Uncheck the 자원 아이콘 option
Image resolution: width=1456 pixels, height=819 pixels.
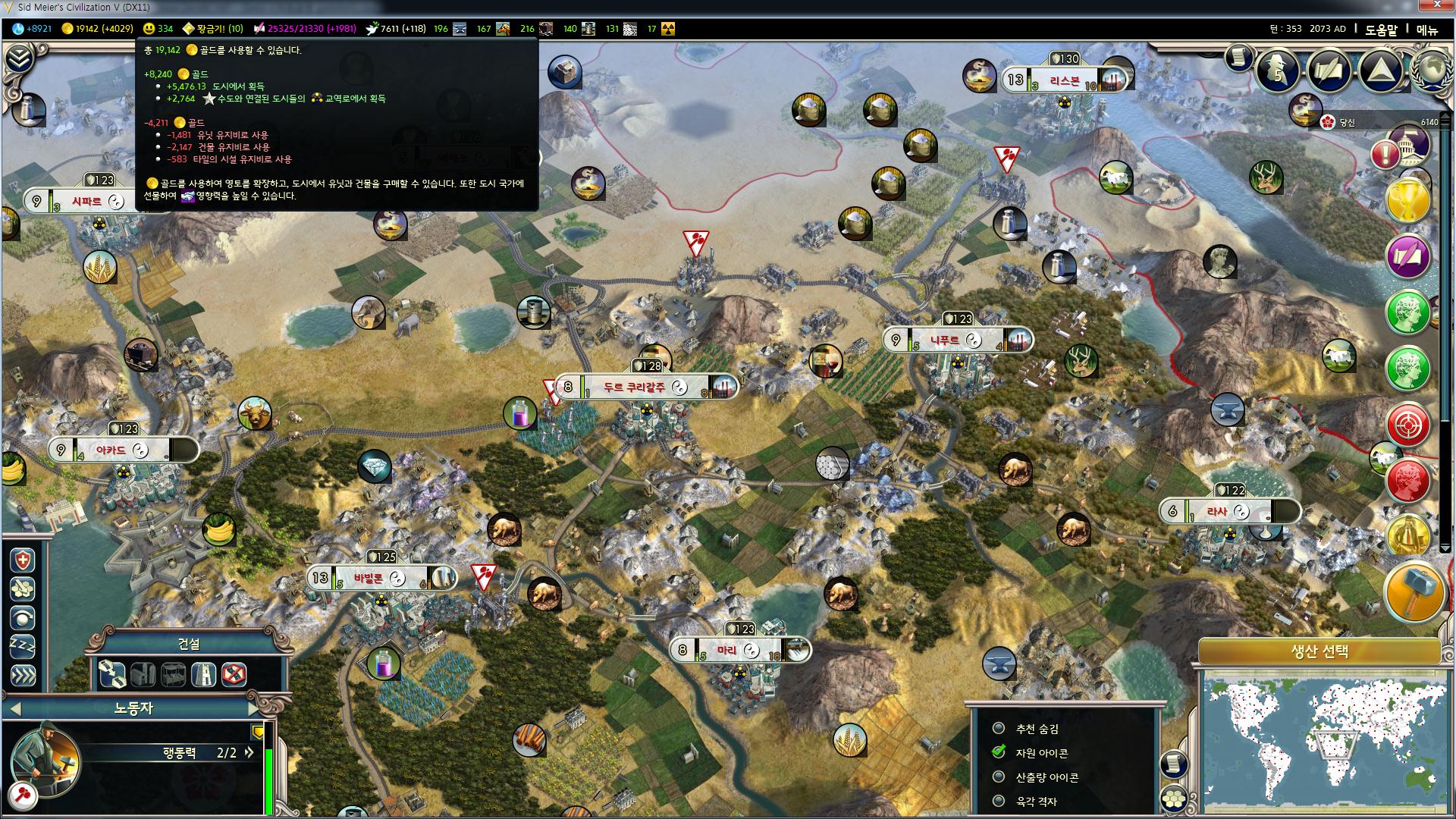999,753
